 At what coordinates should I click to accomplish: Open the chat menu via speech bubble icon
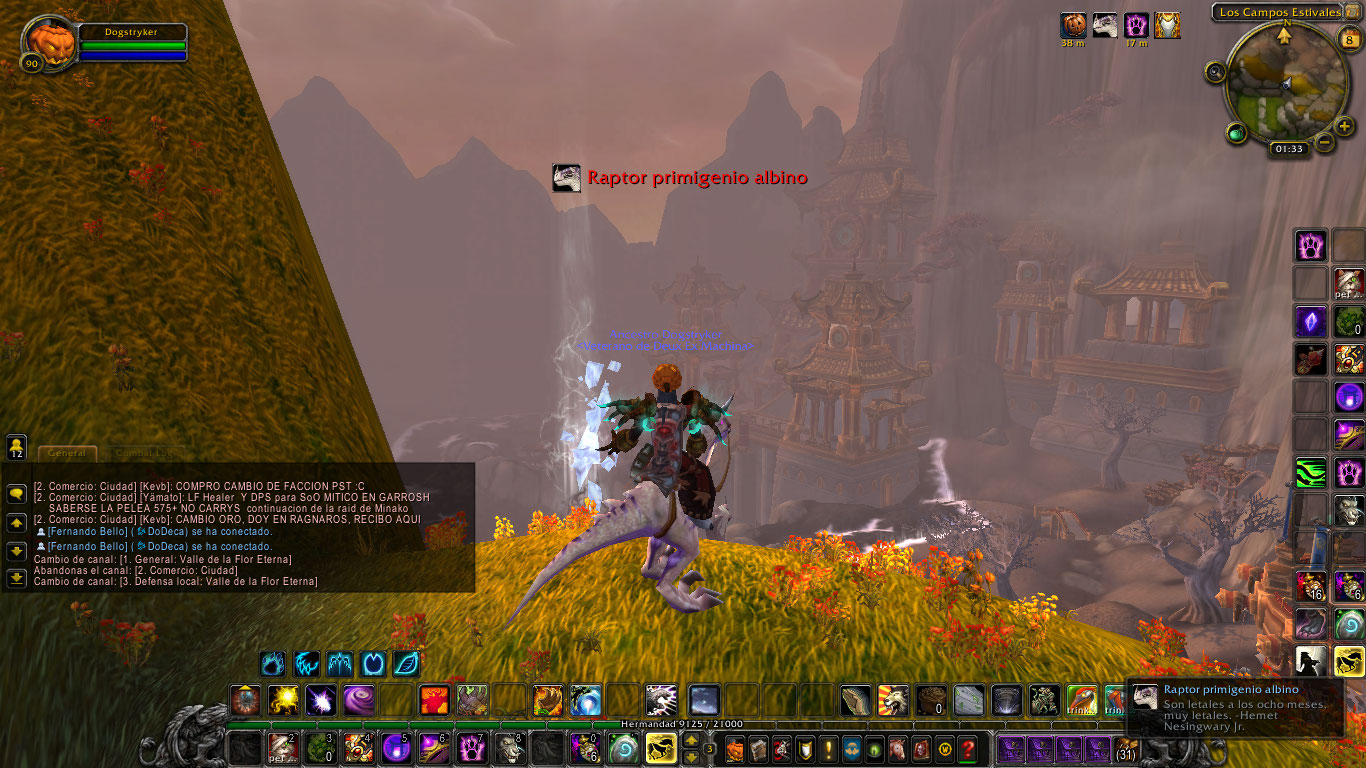[x=17, y=492]
